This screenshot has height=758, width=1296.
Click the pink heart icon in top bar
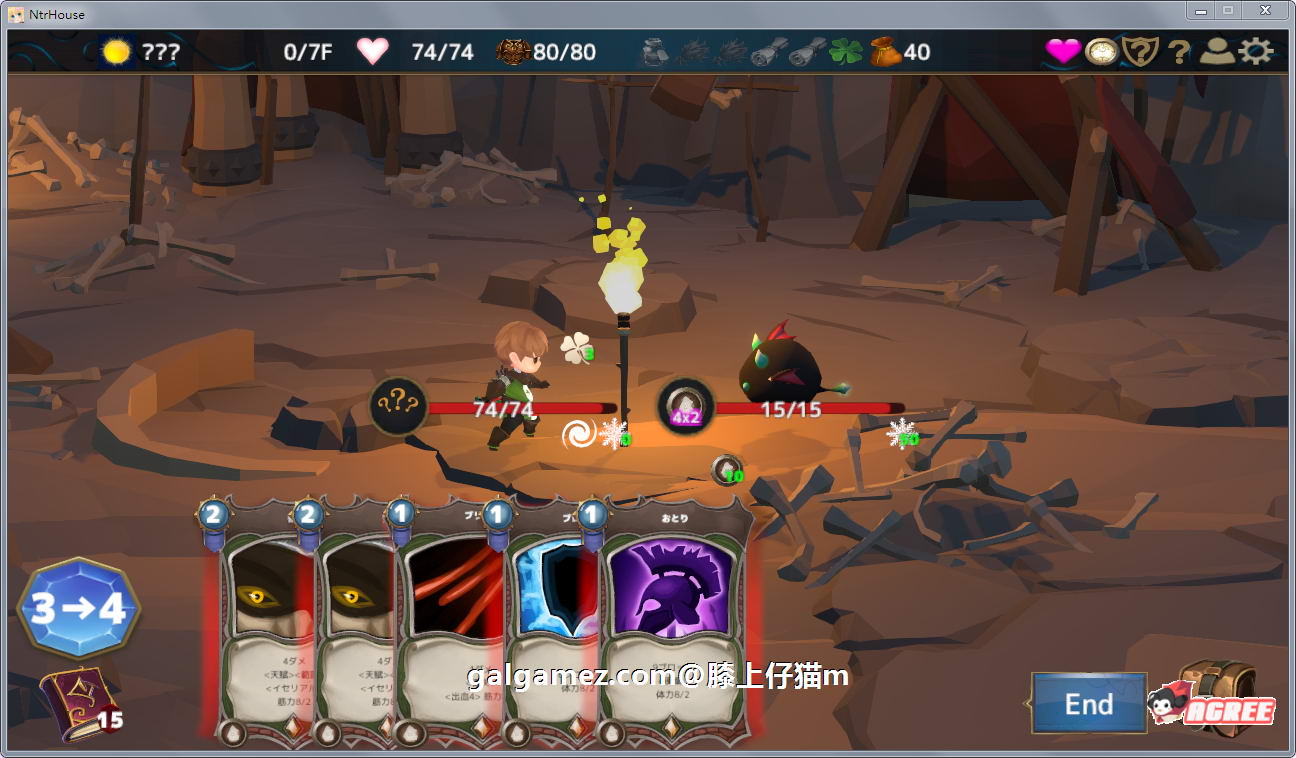tap(1062, 51)
